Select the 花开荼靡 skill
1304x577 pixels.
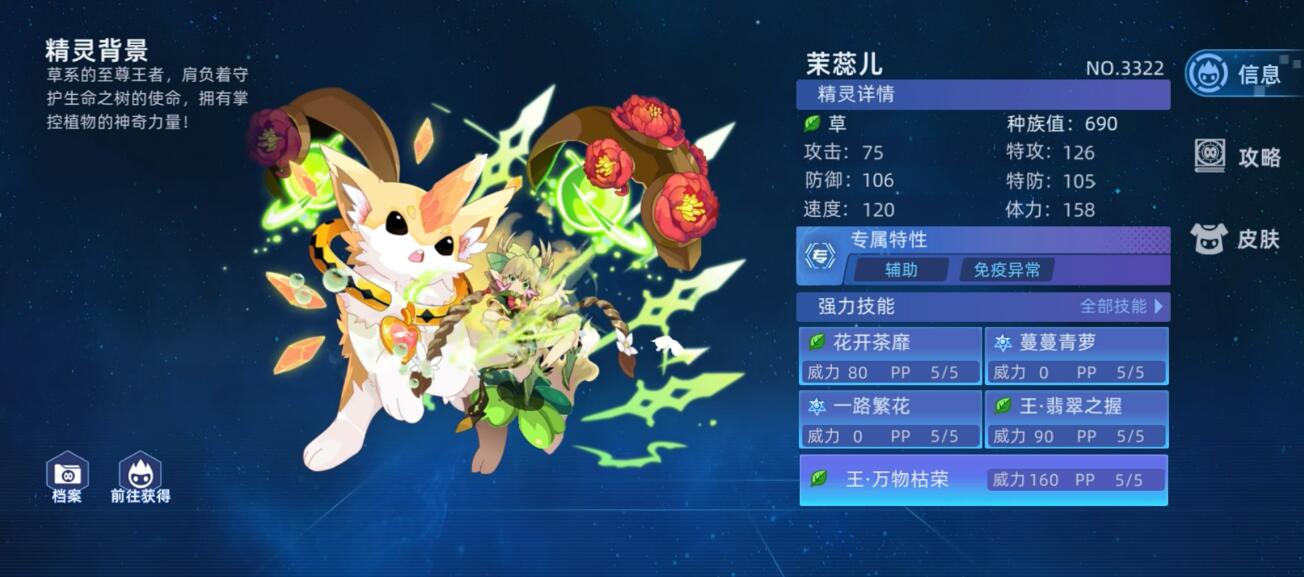[890, 356]
